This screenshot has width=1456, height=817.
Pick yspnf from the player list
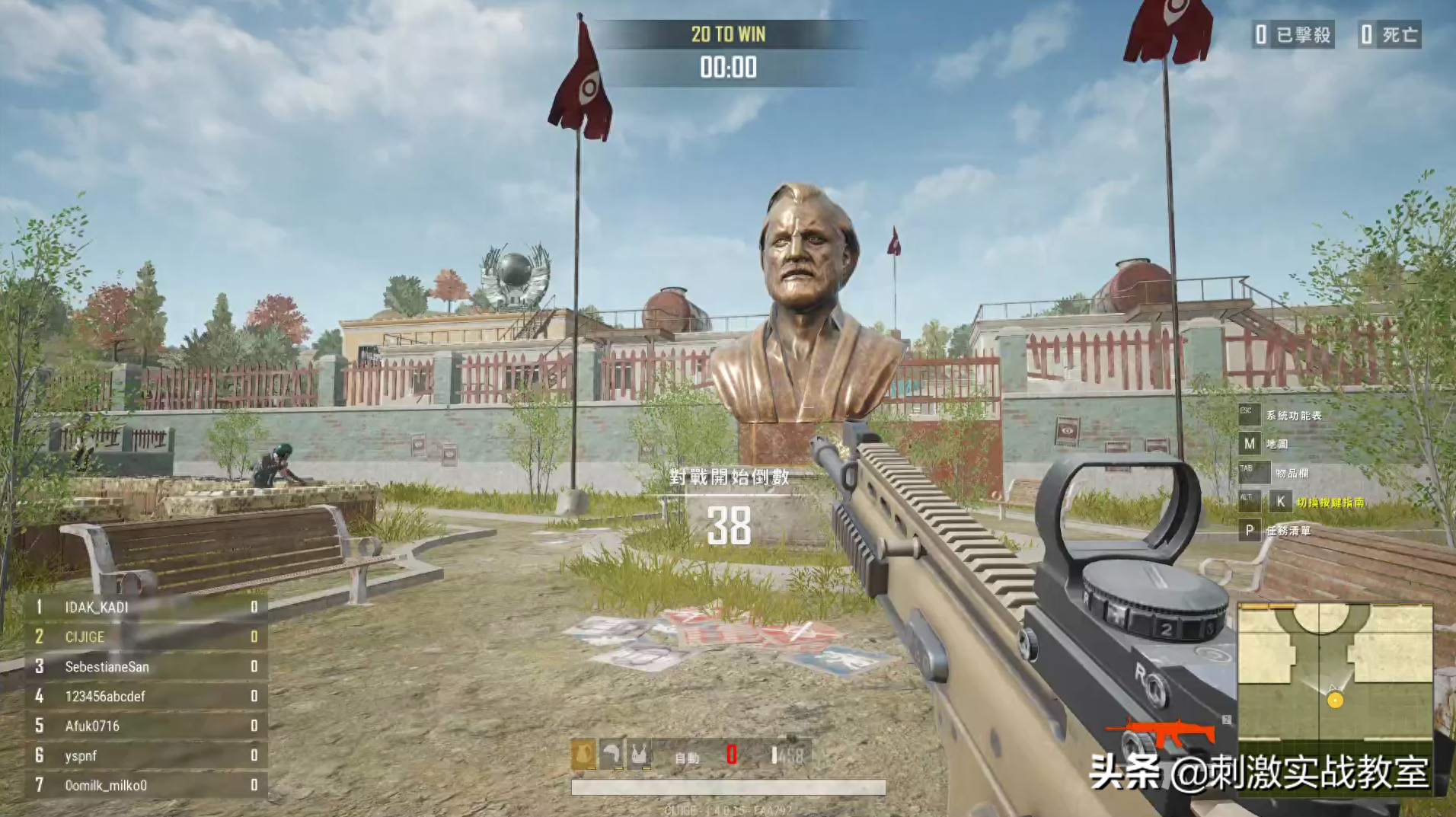[x=146, y=755]
